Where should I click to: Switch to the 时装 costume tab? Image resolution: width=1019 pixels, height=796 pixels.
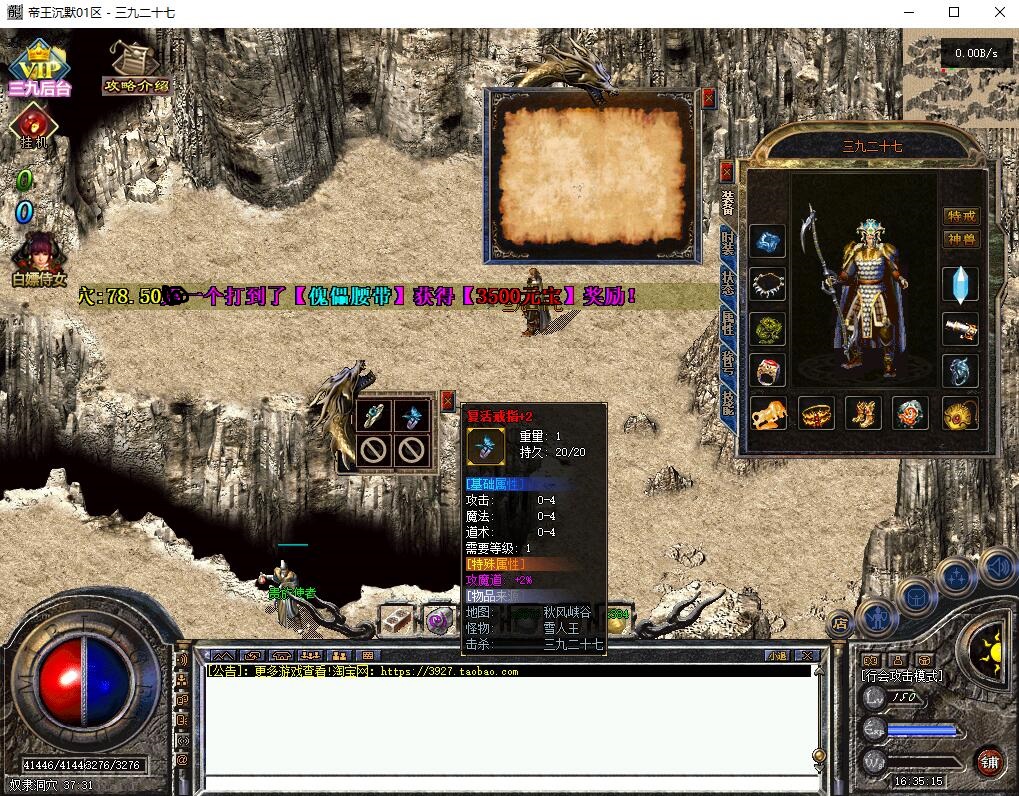pyautogui.click(x=727, y=243)
